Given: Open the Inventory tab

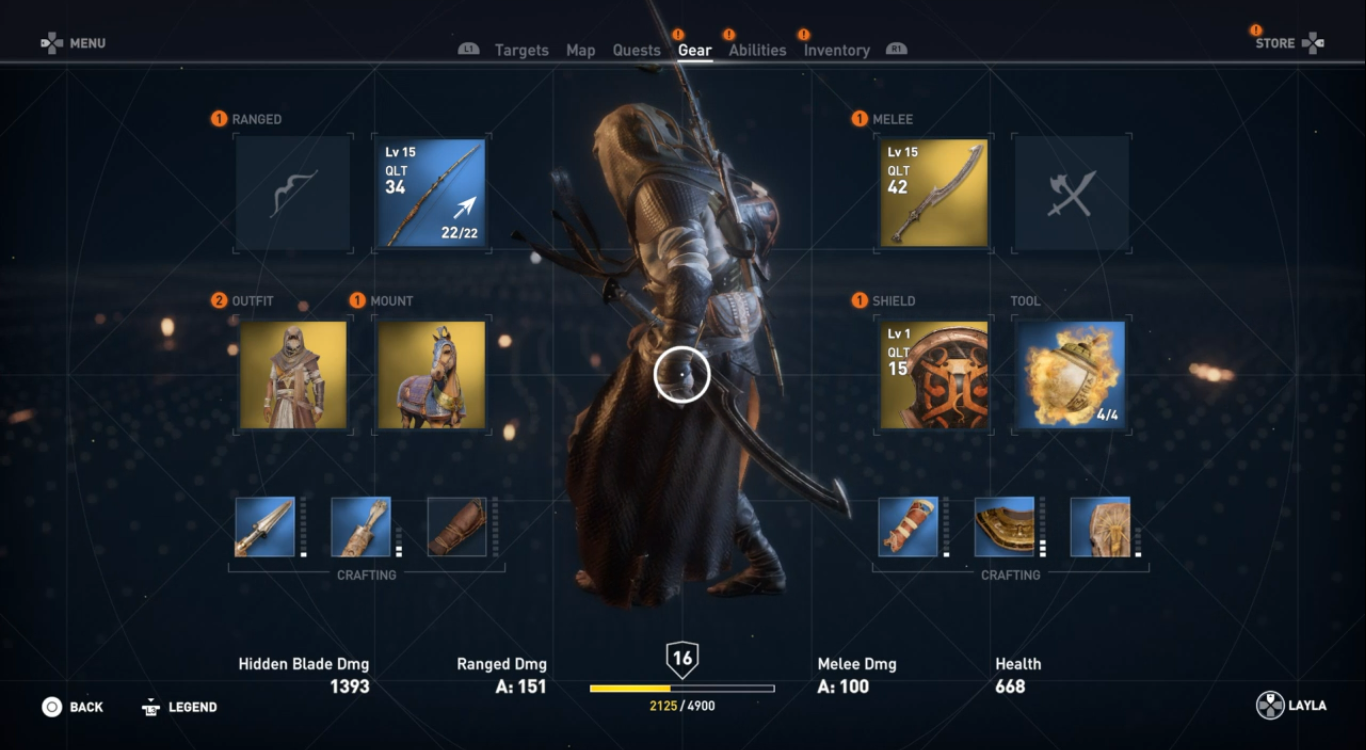Looking at the screenshot, I should (x=836, y=50).
